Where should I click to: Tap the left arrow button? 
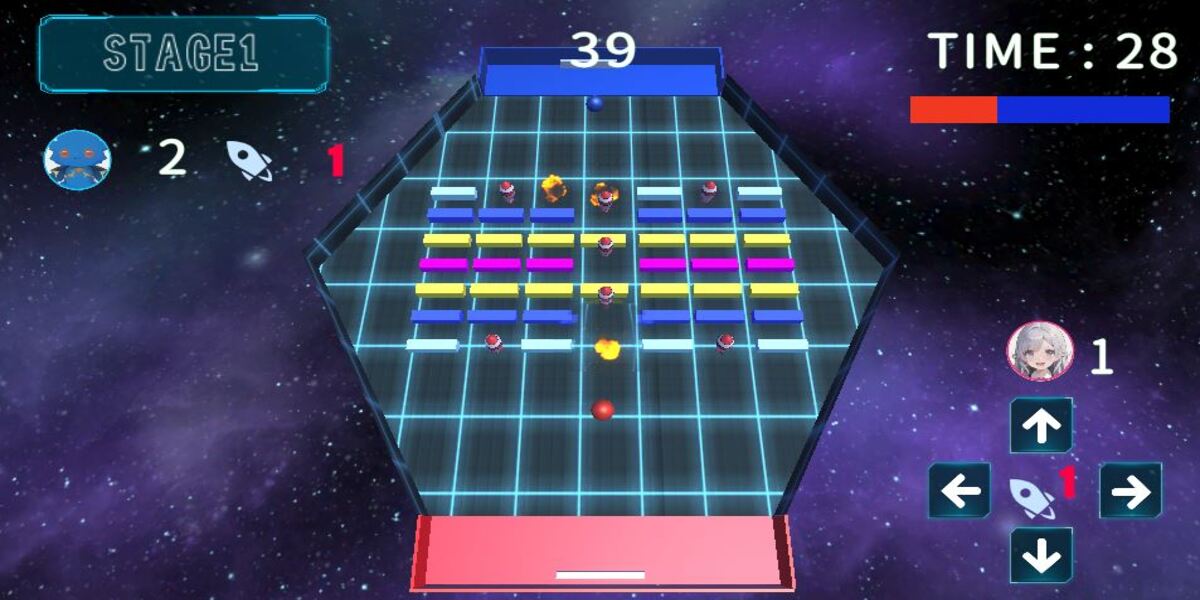point(960,491)
